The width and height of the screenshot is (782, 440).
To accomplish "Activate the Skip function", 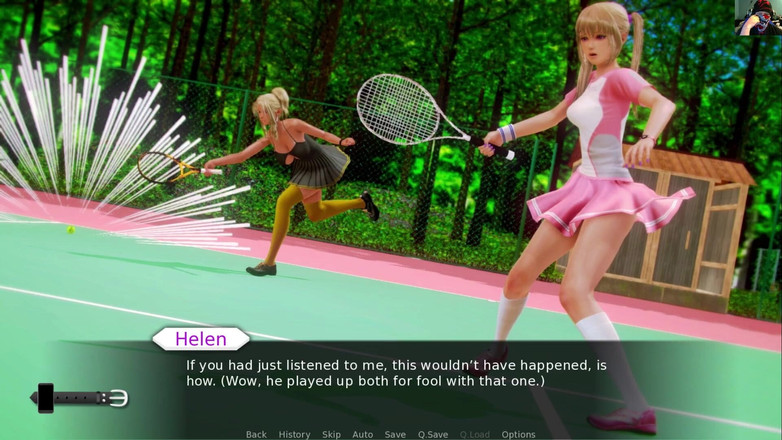I will tap(331, 434).
